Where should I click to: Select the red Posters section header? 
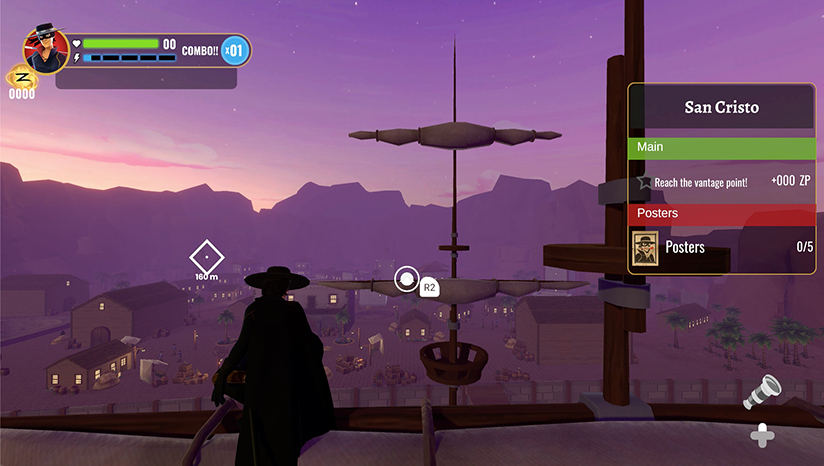pyautogui.click(x=721, y=214)
